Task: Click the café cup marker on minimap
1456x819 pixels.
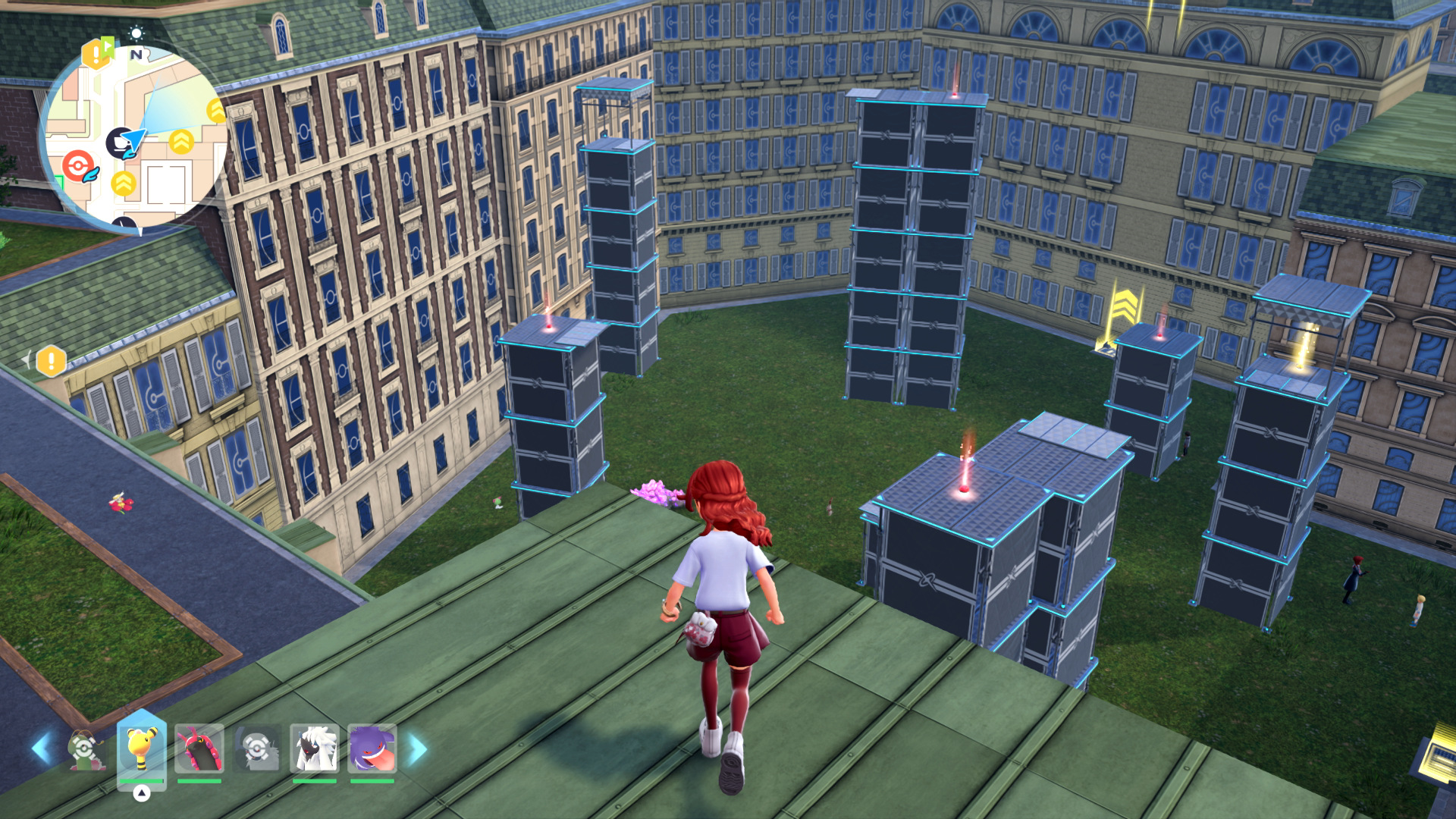Action: point(120,143)
